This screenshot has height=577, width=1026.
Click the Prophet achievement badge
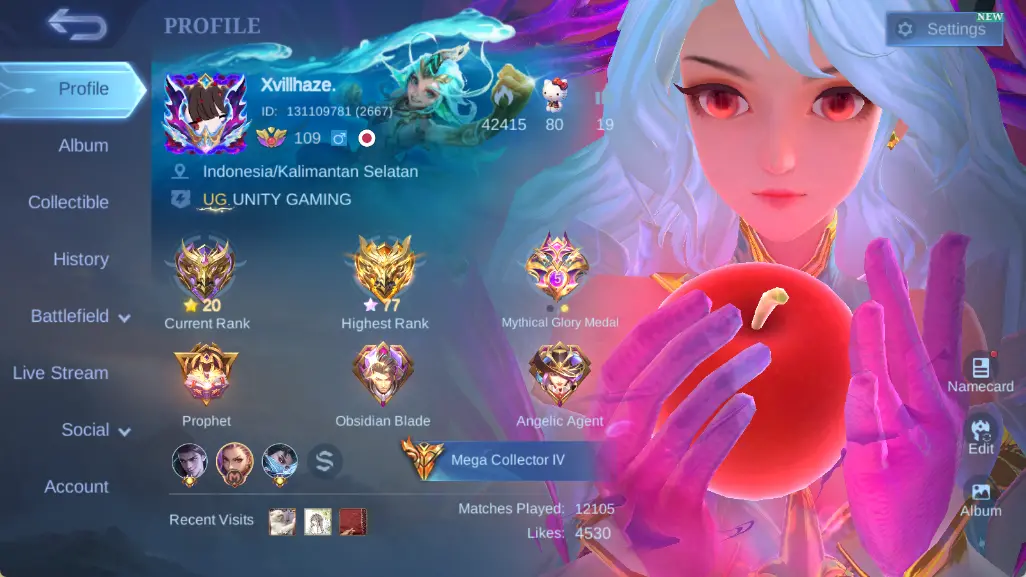206,375
